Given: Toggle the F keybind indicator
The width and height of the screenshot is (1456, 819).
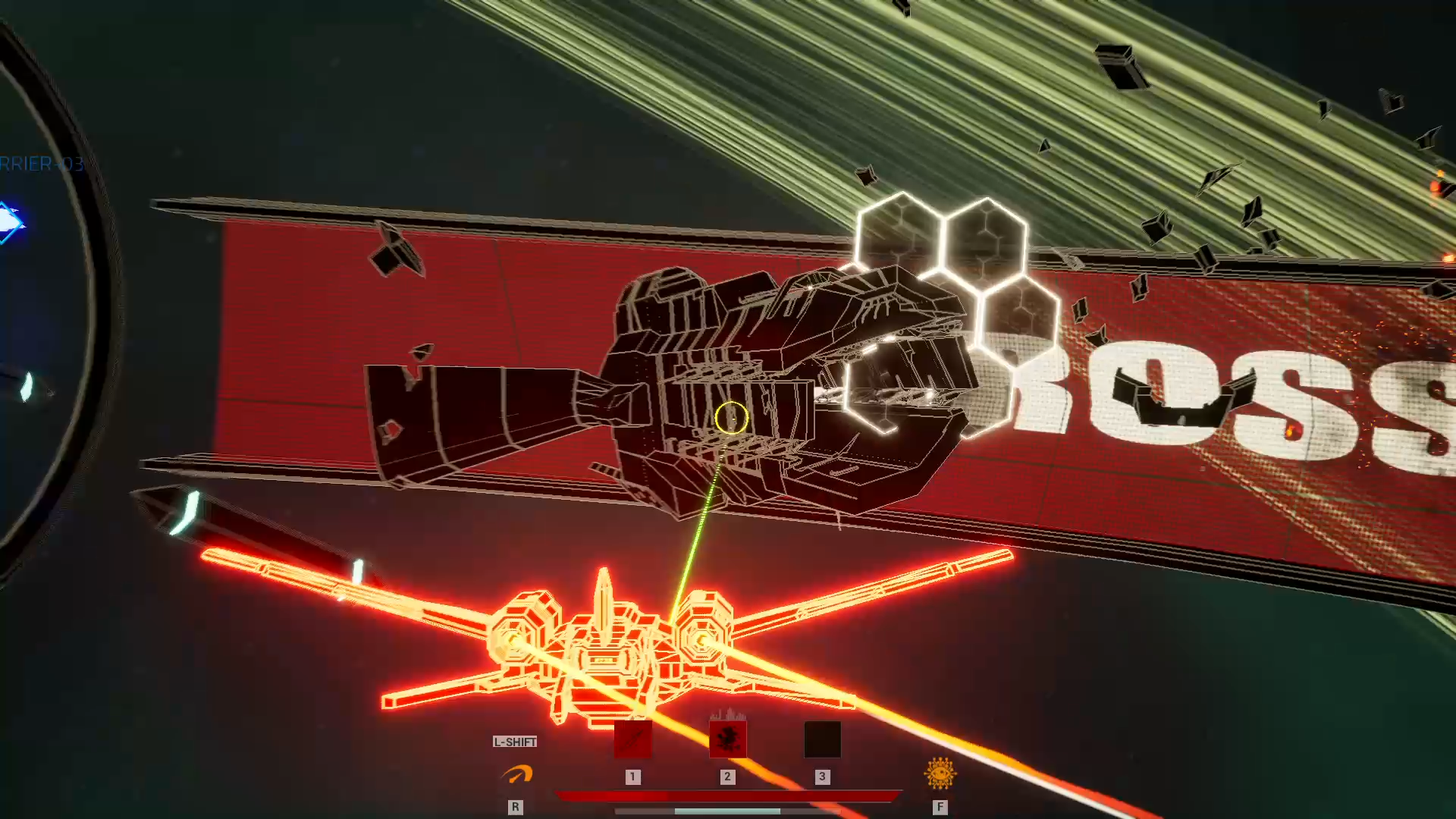Looking at the screenshot, I should click(x=940, y=807).
